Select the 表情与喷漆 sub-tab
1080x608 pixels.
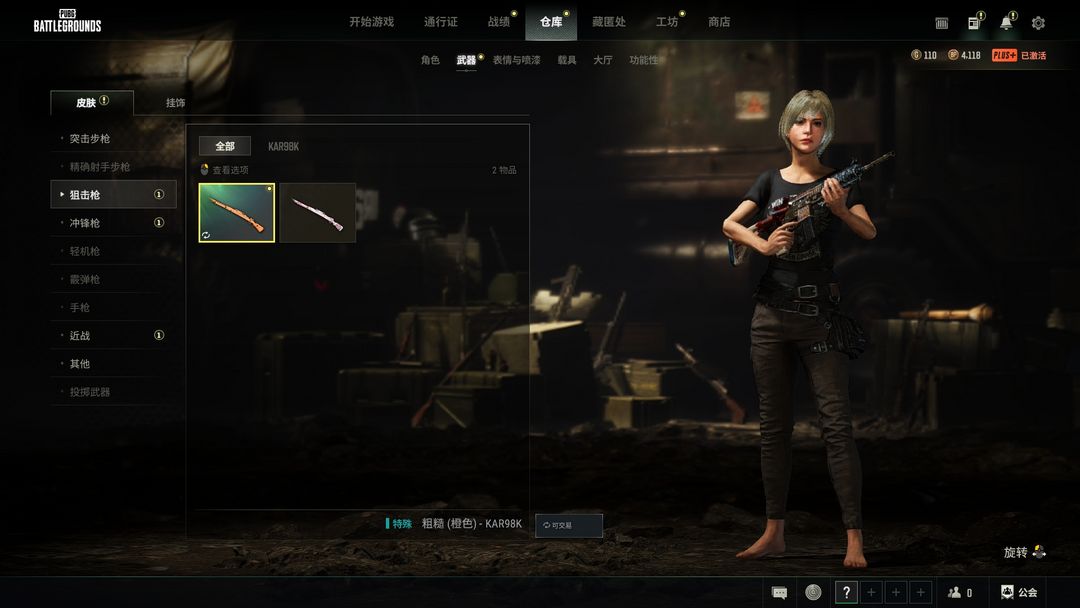[x=516, y=60]
